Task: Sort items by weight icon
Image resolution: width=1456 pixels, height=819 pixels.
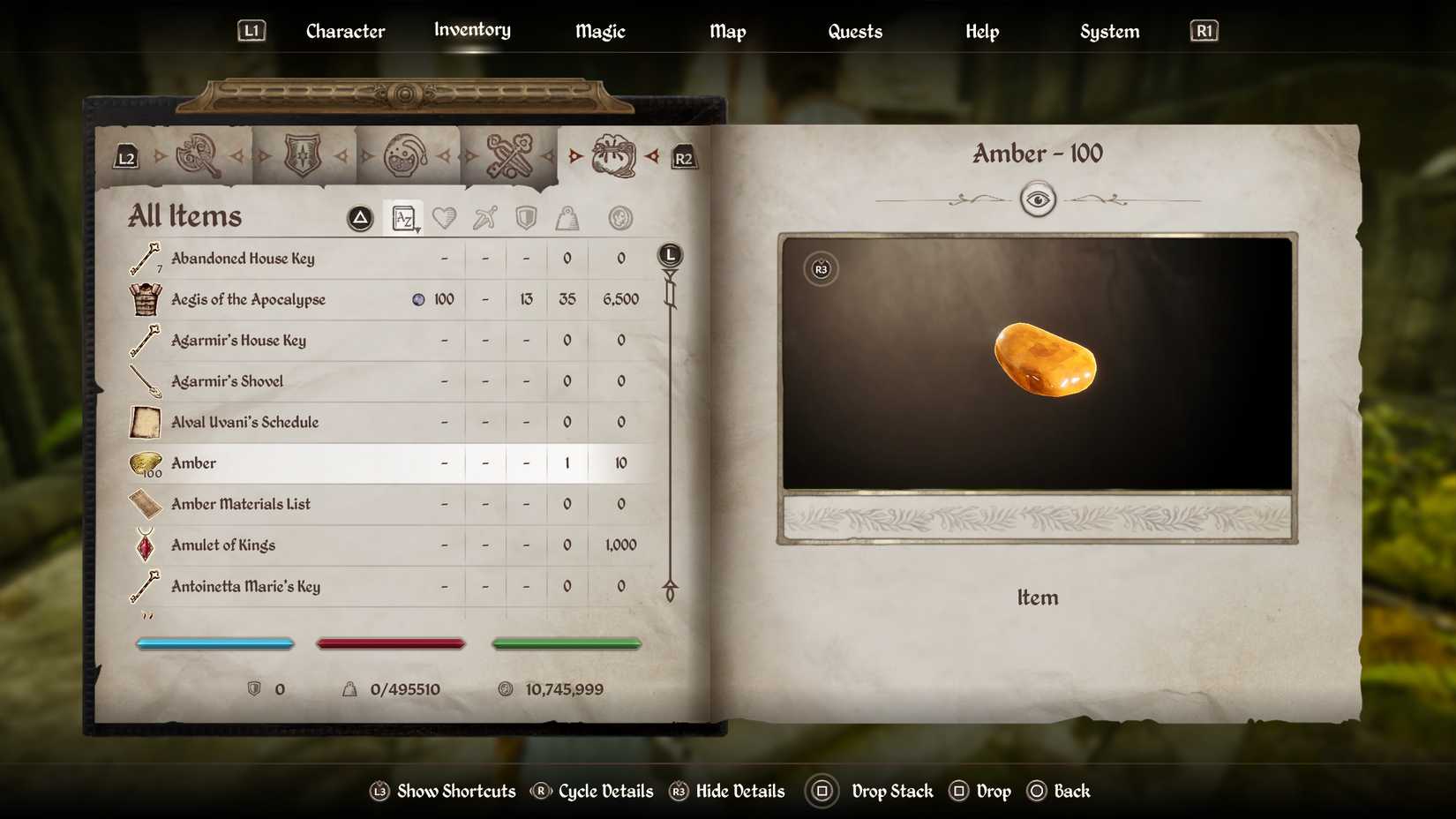Action: [567, 218]
